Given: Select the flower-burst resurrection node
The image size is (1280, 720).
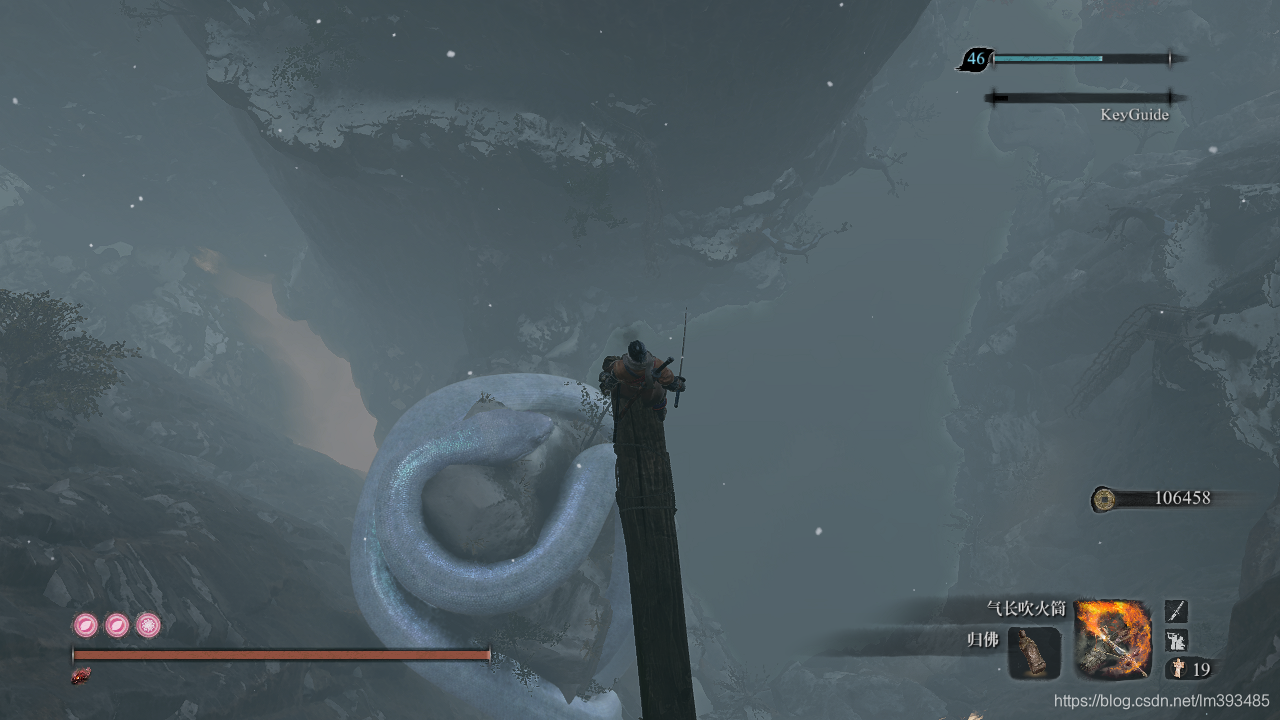Looking at the screenshot, I should click(x=148, y=626).
